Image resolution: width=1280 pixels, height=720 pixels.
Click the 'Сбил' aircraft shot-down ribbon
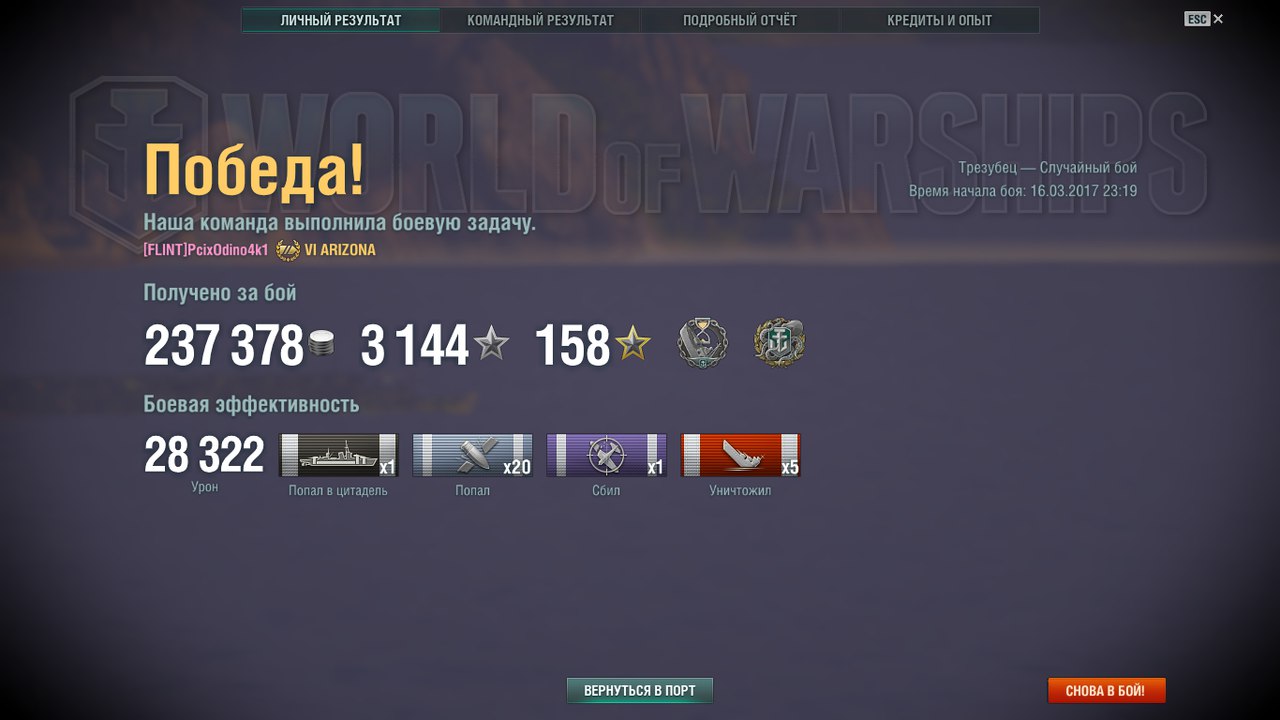pyautogui.click(x=606, y=455)
